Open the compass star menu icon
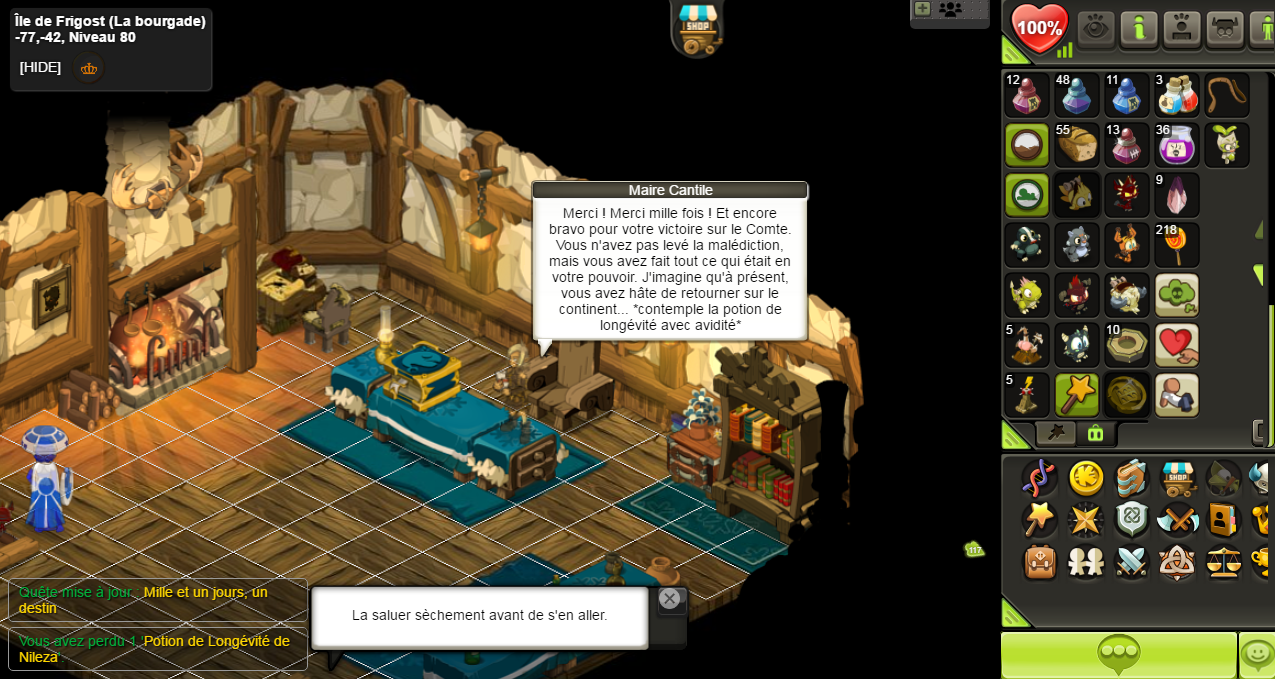The width and height of the screenshot is (1275, 679). pos(1086,520)
